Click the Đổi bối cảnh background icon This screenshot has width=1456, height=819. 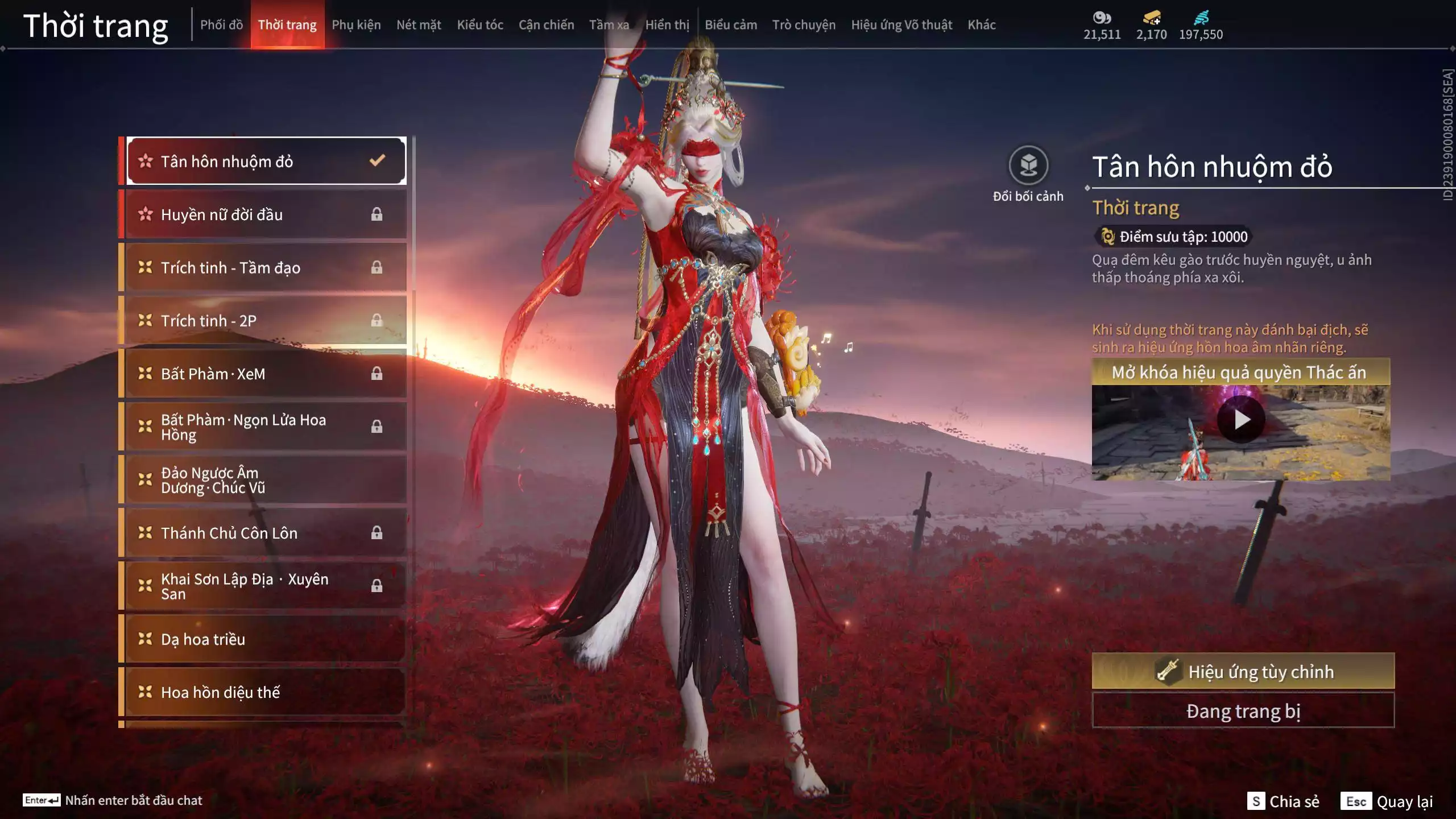1028,166
